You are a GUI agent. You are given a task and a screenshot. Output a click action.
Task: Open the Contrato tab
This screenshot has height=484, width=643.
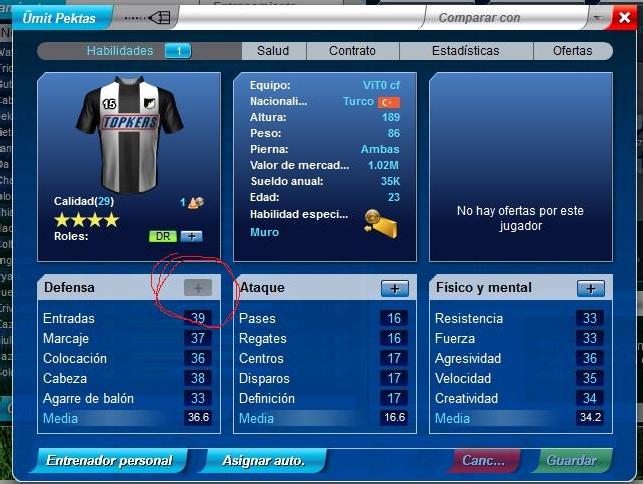pyautogui.click(x=351, y=51)
